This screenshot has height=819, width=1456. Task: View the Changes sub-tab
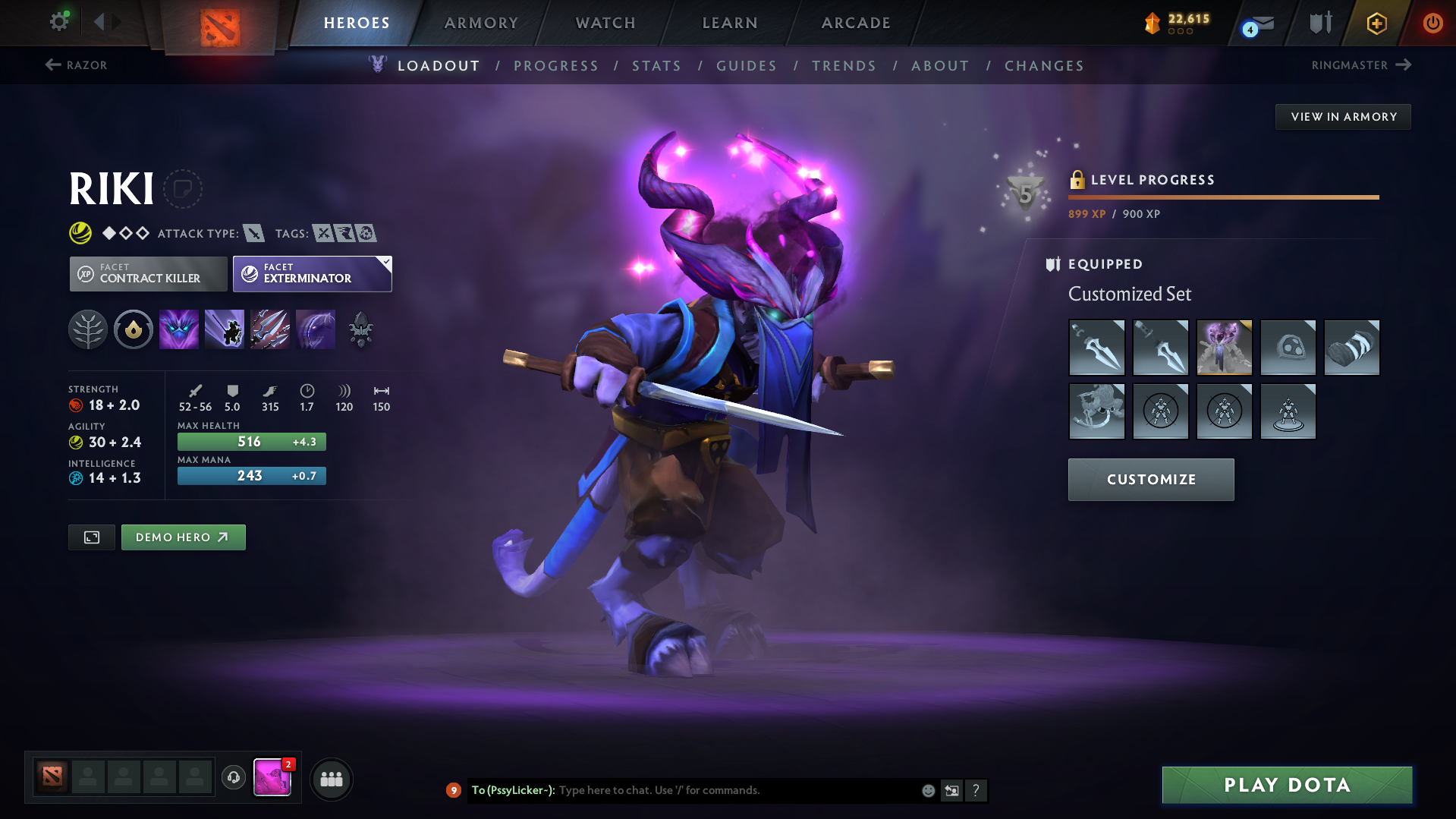pyautogui.click(x=1044, y=66)
